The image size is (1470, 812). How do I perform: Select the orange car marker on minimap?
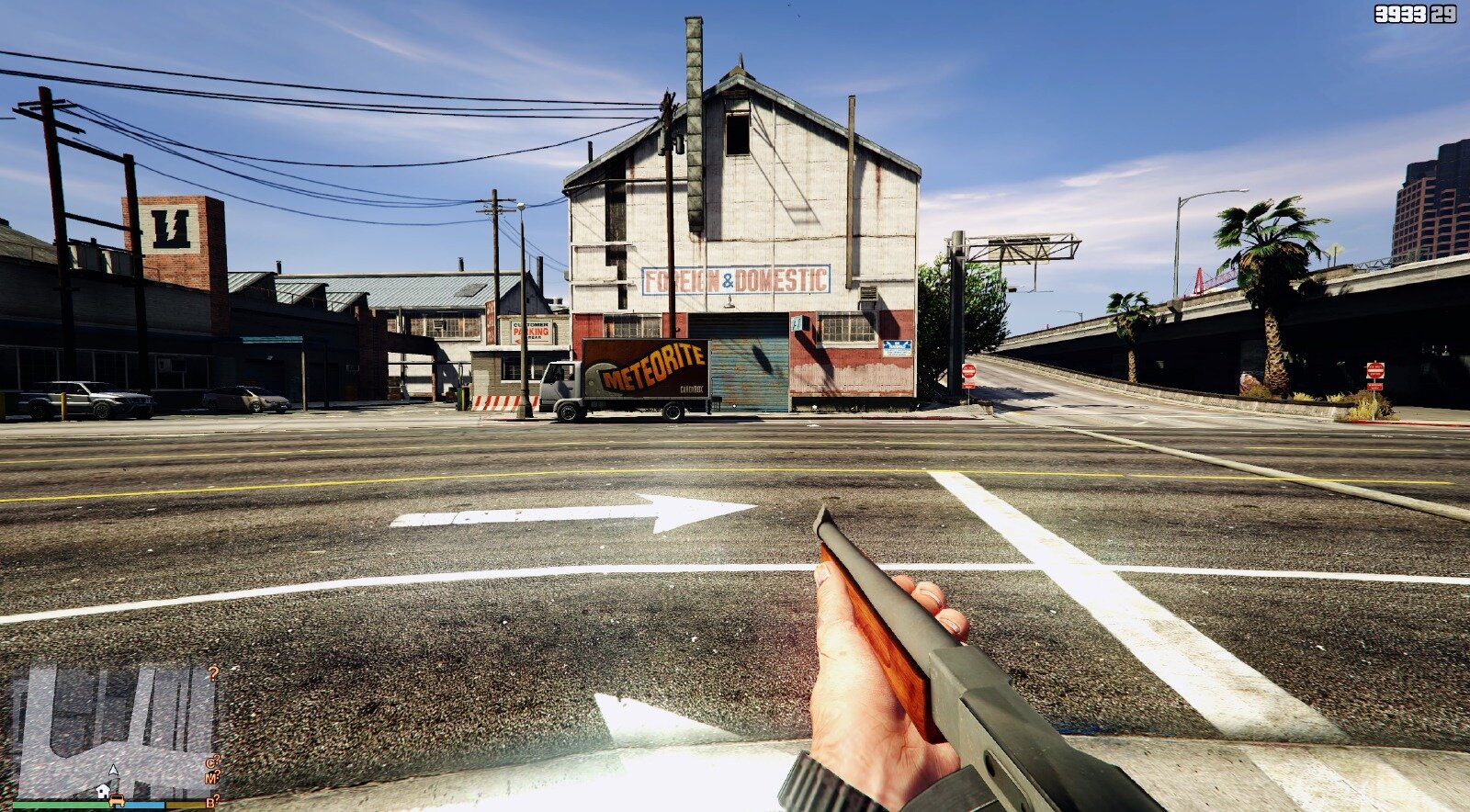point(119,800)
